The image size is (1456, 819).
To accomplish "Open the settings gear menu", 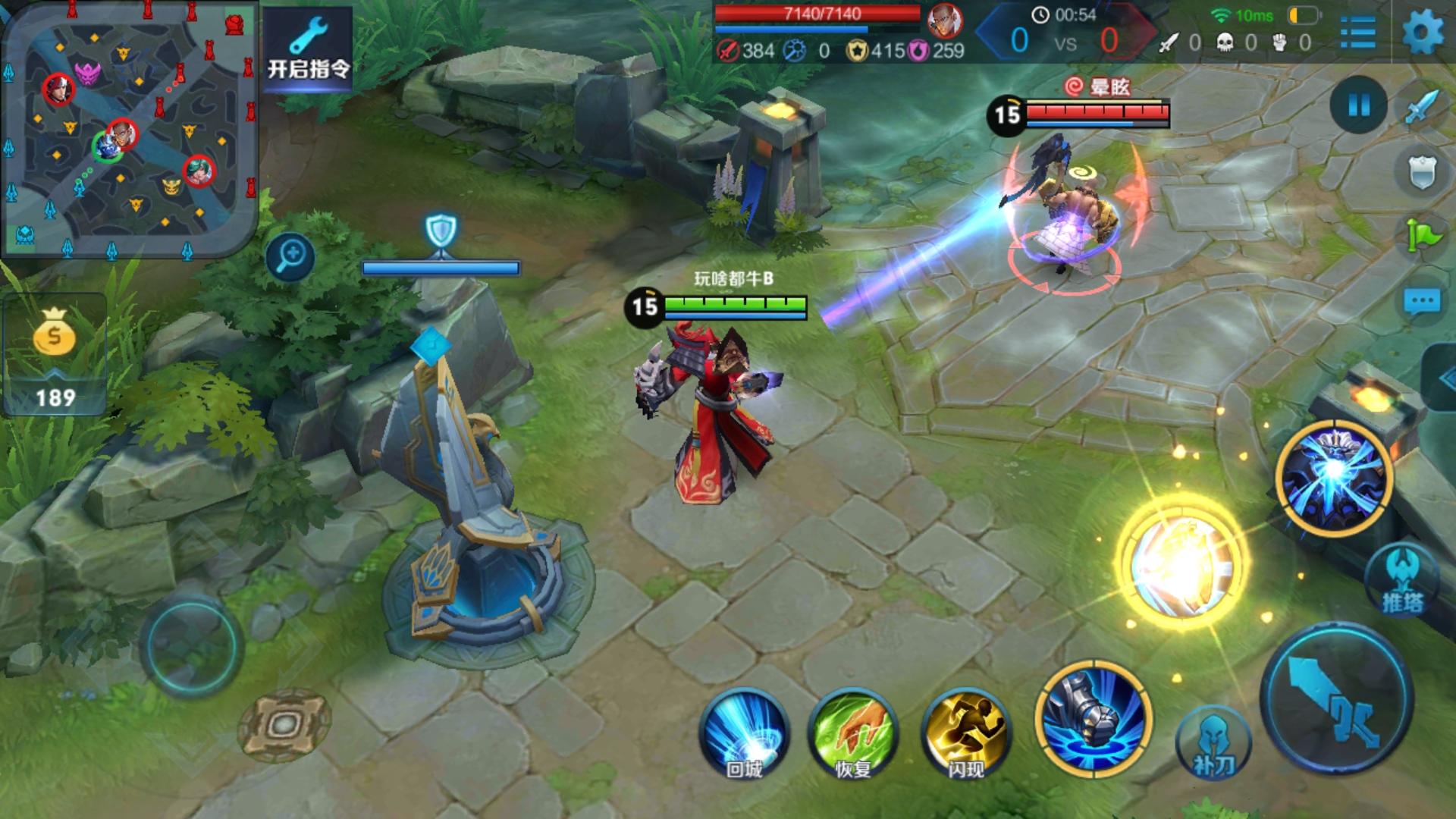I will [1423, 33].
